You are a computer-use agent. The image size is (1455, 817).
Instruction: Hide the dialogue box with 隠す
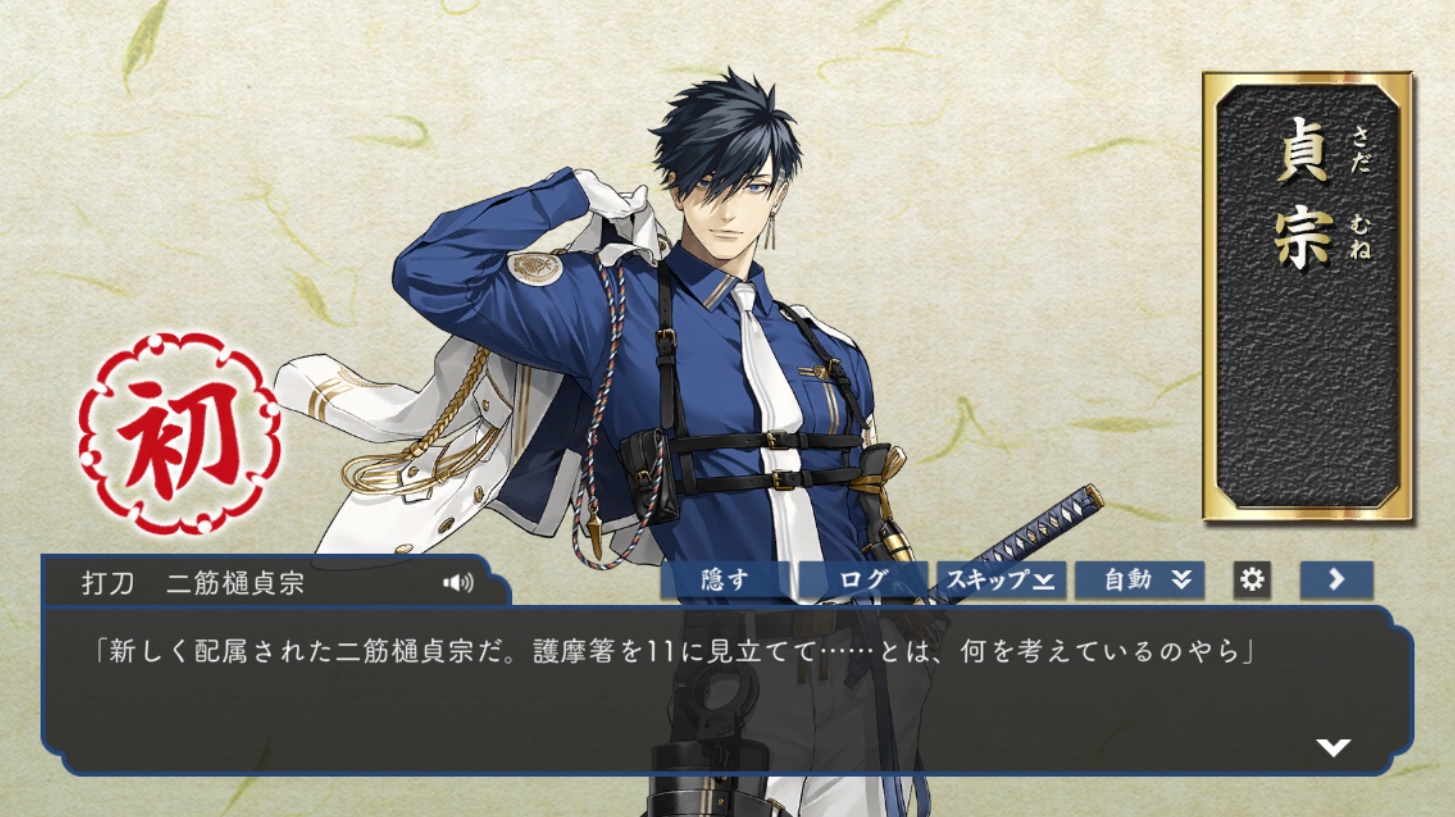[x=725, y=580]
